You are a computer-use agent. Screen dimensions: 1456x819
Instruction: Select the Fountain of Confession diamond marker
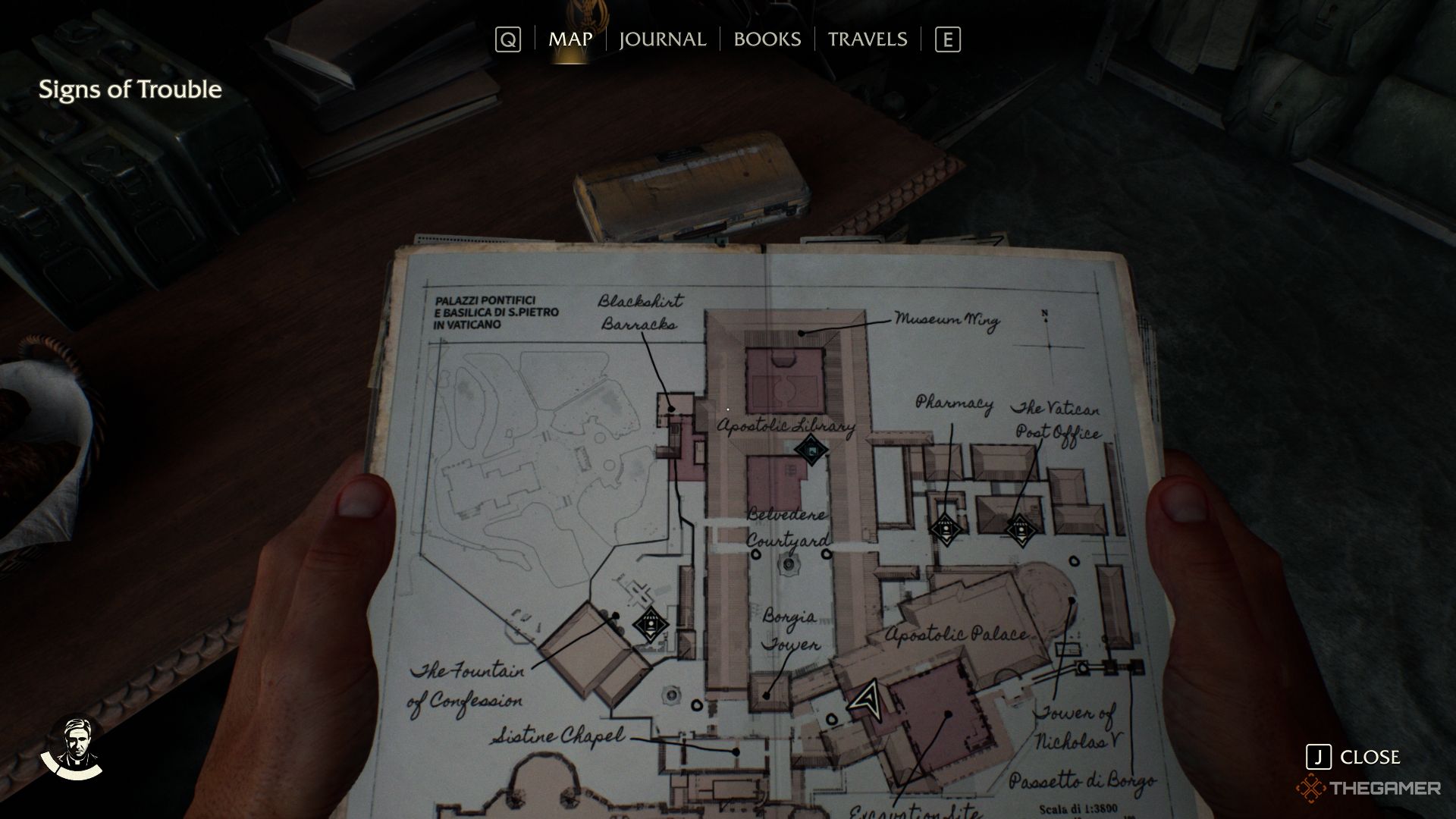(651, 624)
